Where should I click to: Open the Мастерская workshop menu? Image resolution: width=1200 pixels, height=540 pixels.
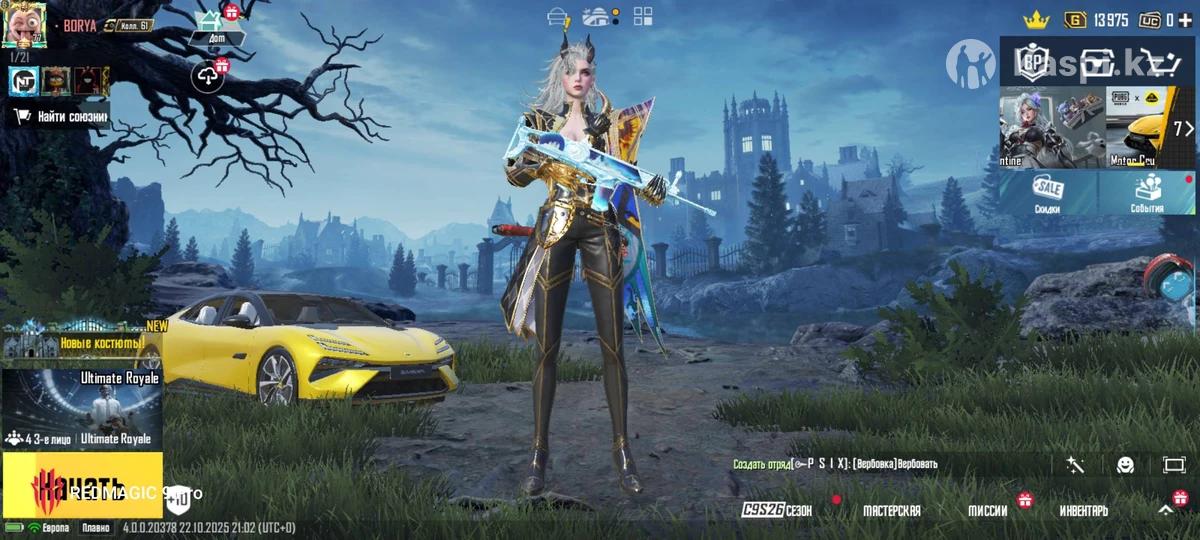coord(891,510)
